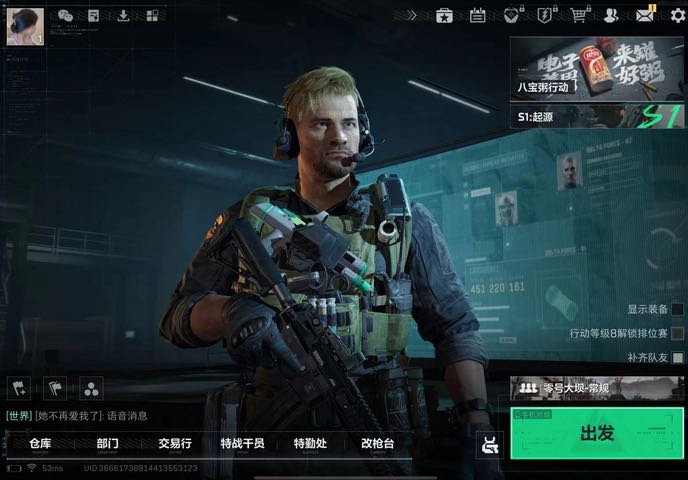Check the mail envelope icon
The width and height of the screenshot is (688, 480).
pos(645,15)
